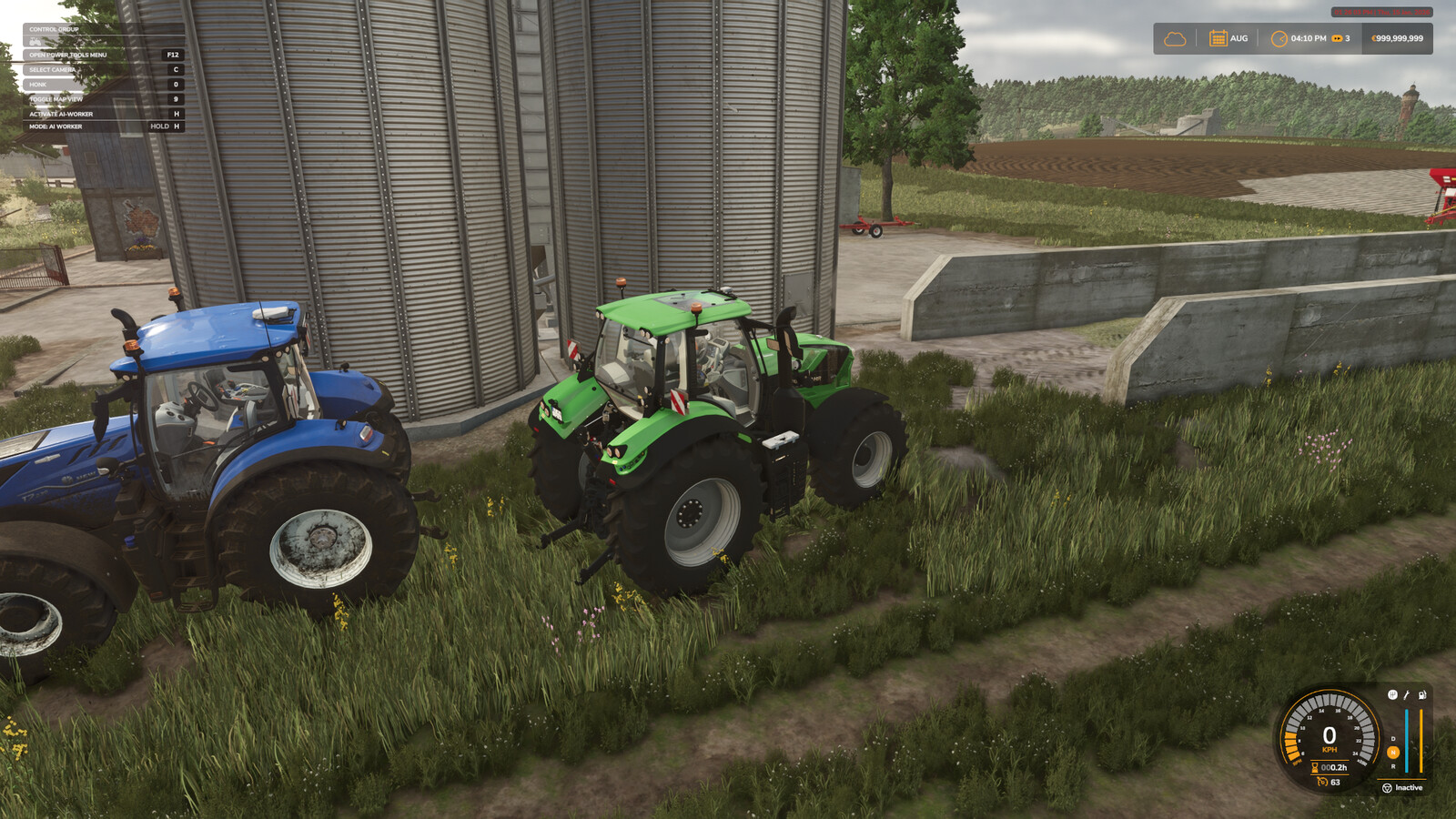Select the N gear indicator on the dashboard
1456x819 pixels.
tap(1393, 753)
